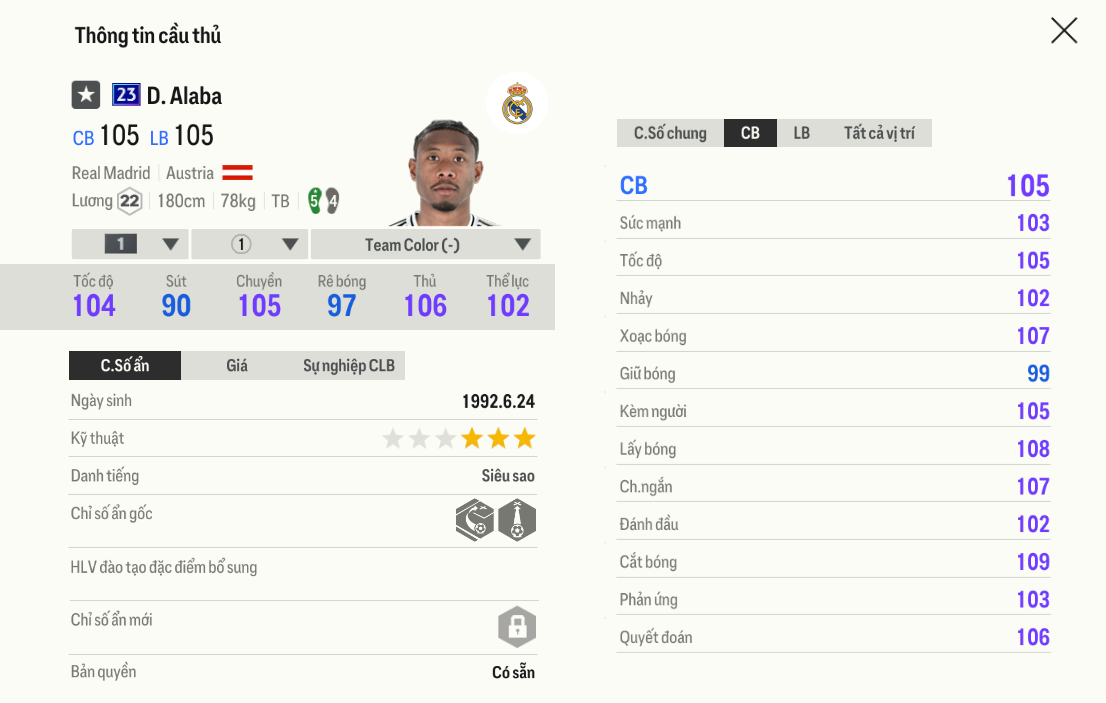
Task: Click the first hidden trait hexagon icon
Action: (475, 520)
